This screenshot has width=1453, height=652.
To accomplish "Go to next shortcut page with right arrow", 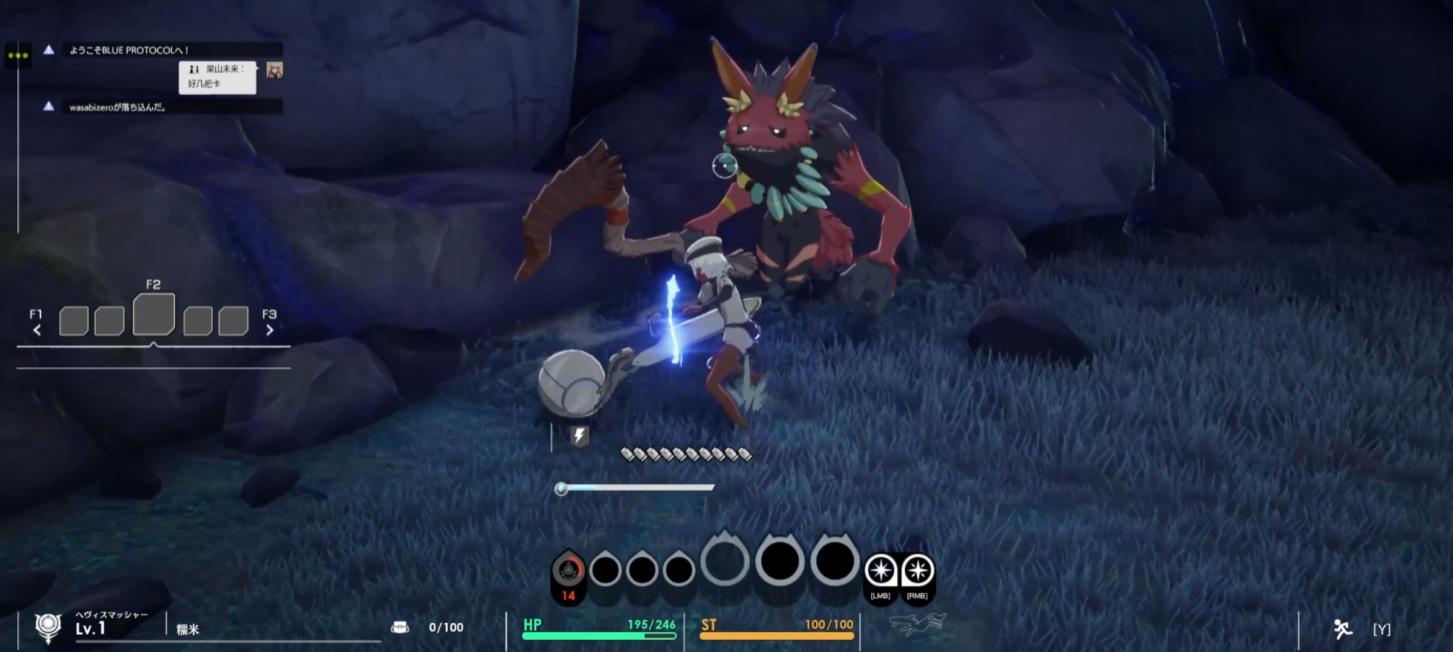I will [x=269, y=330].
